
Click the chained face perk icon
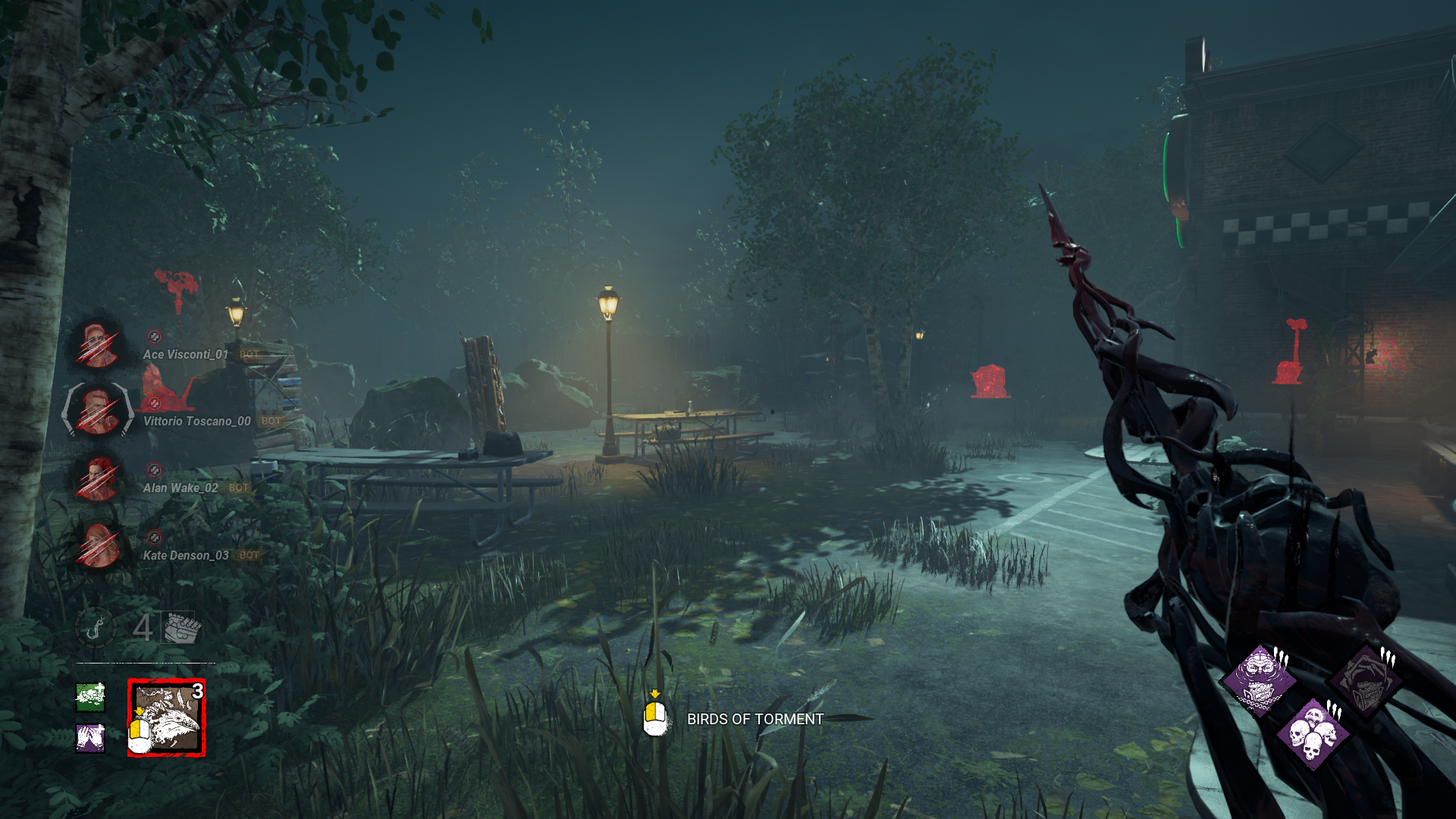(1260, 679)
